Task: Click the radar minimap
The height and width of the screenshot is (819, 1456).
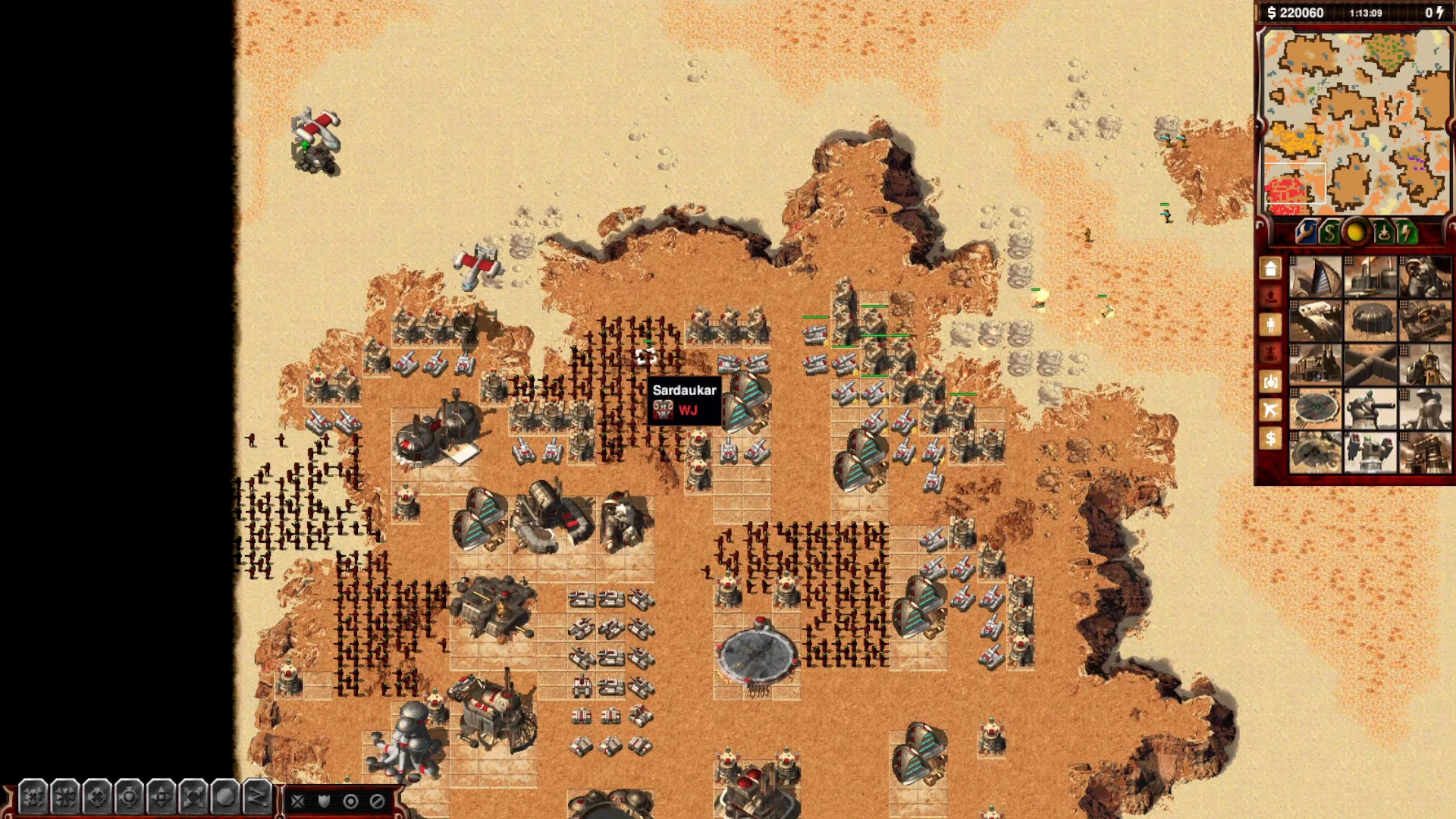Action: [1355, 121]
